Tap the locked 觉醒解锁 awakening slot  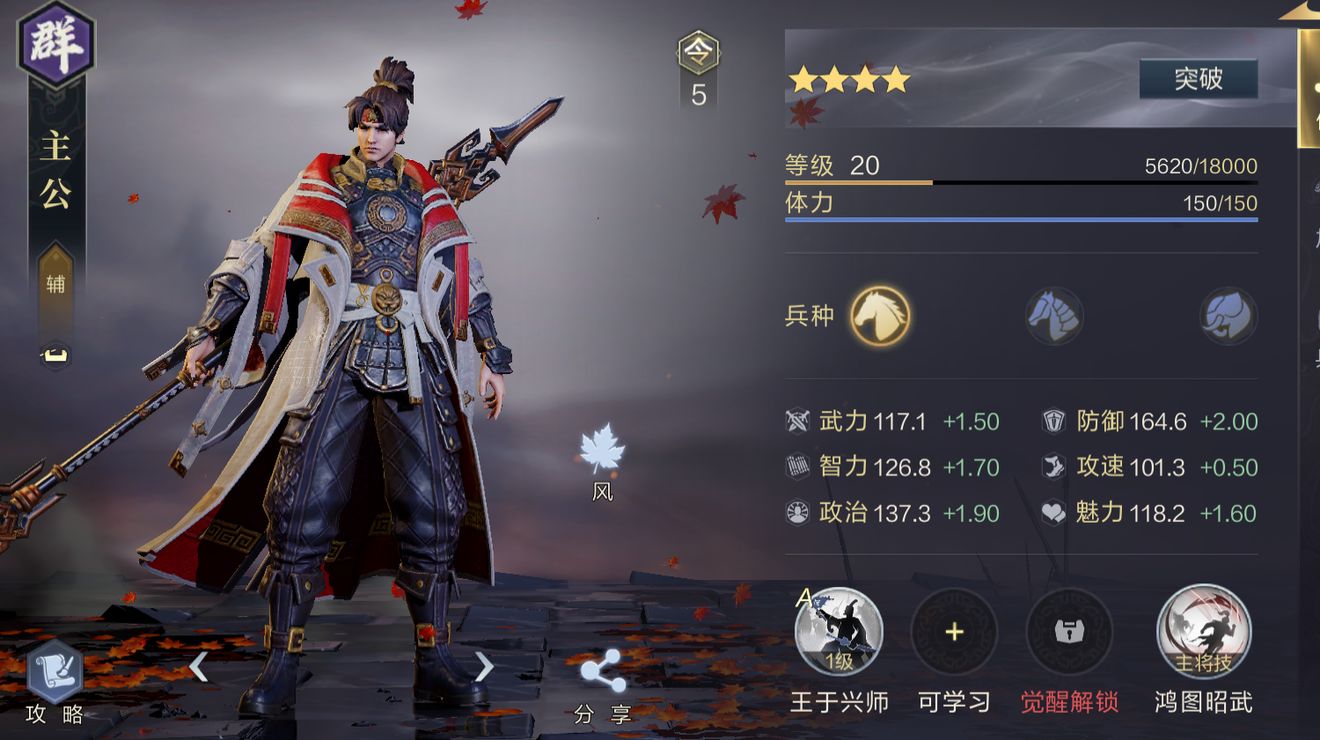[1069, 632]
